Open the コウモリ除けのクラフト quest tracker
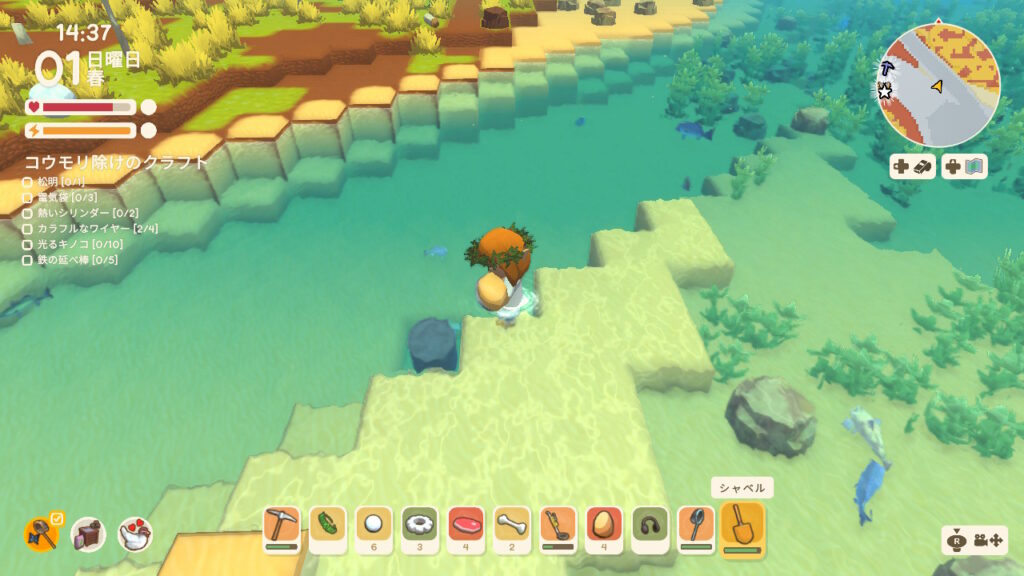 117,161
